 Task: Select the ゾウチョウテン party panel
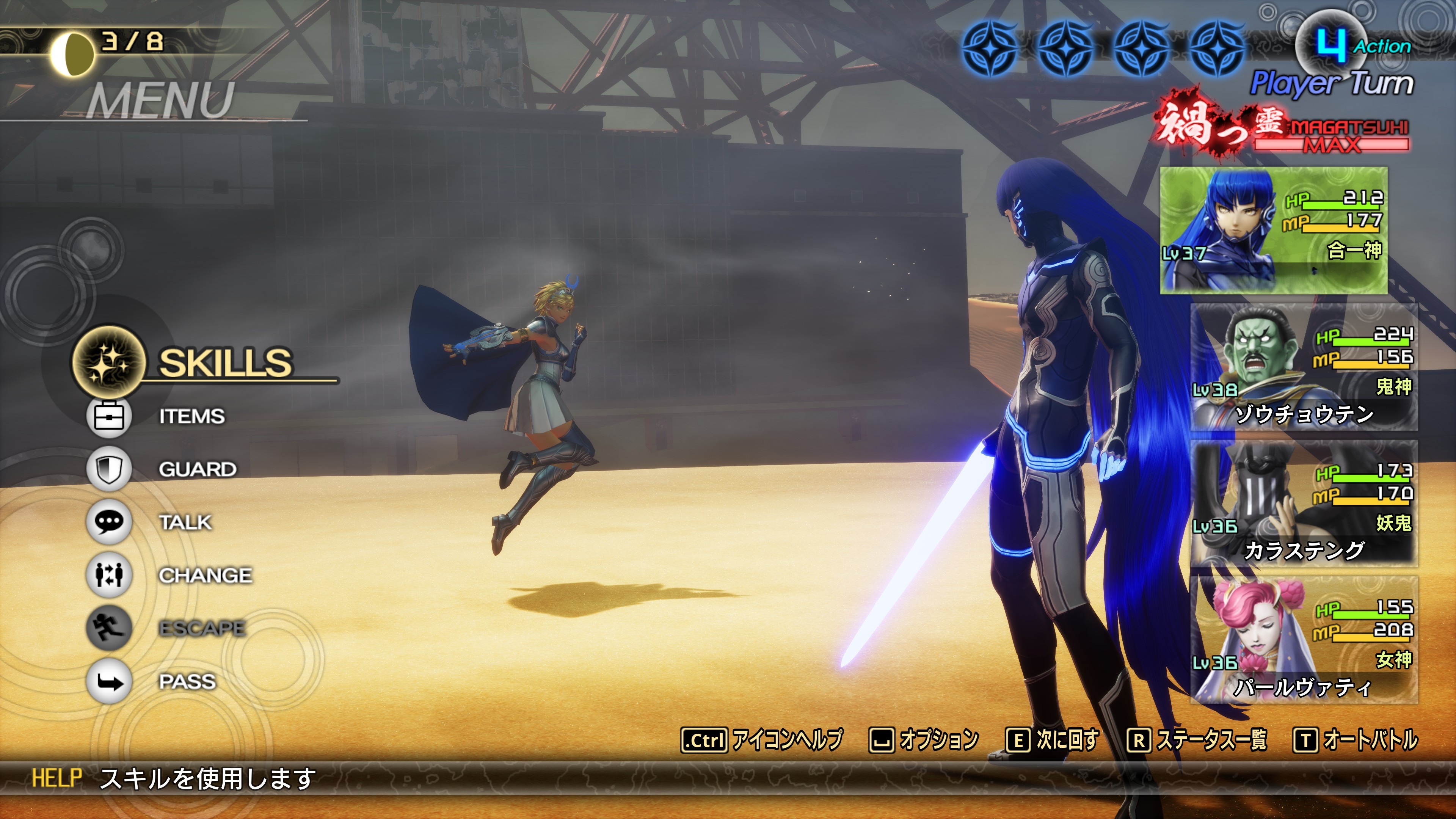(x=1304, y=367)
